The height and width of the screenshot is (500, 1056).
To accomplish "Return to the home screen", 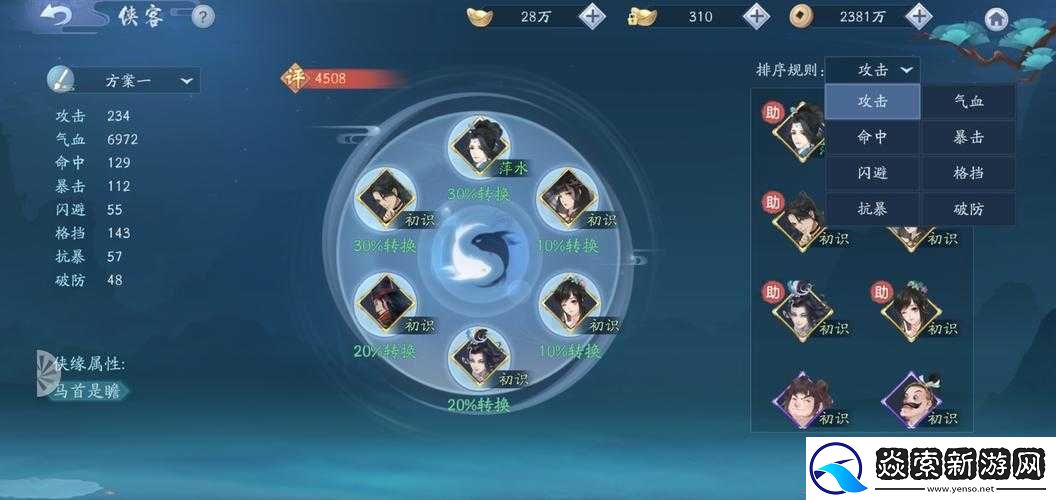I will pos(996,18).
